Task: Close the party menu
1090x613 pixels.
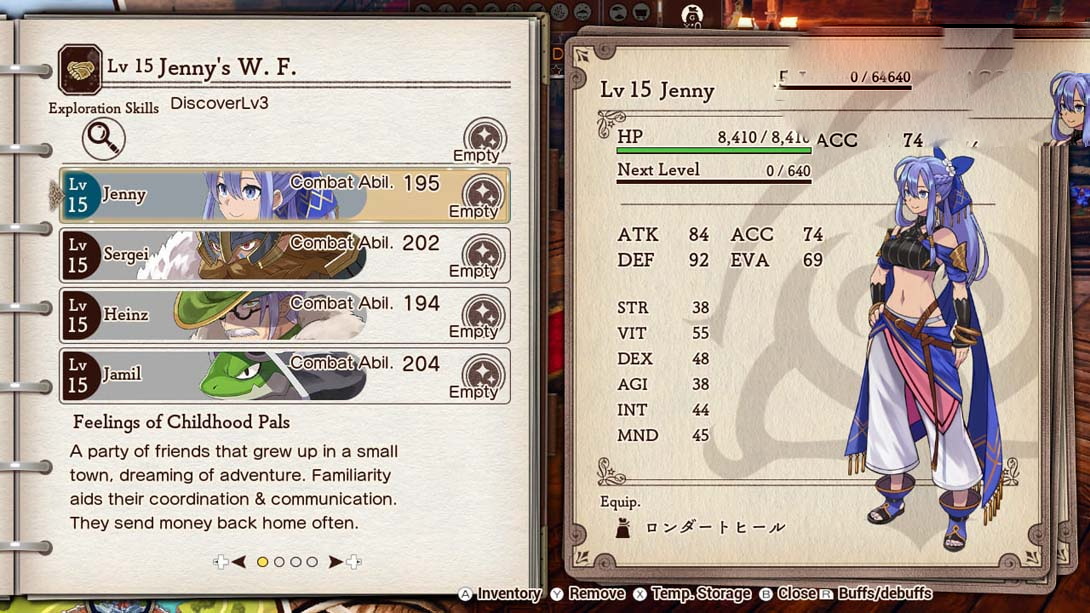Action: pyautogui.click(x=787, y=594)
